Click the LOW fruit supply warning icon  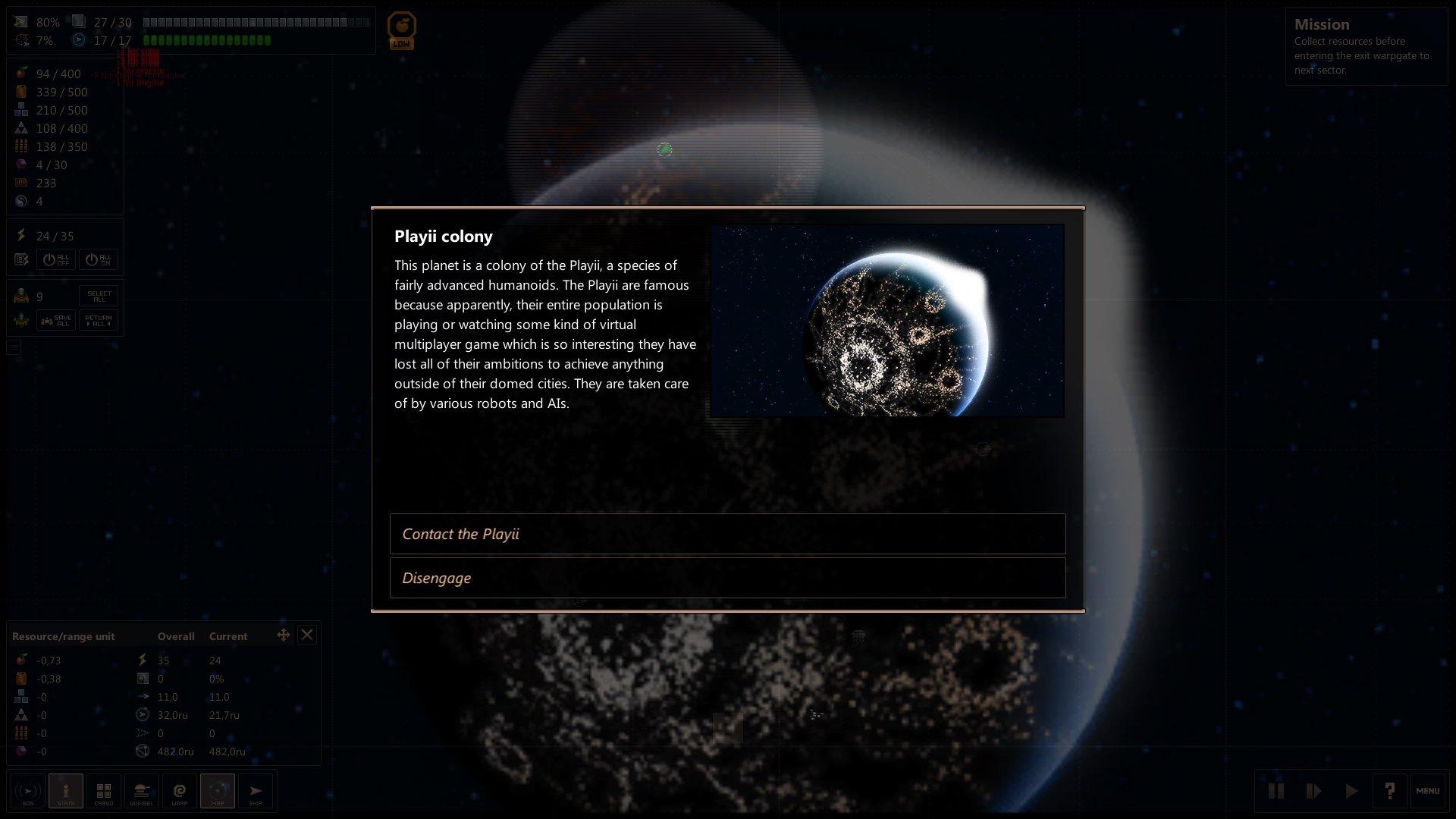pyautogui.click(x=402, y=29)
